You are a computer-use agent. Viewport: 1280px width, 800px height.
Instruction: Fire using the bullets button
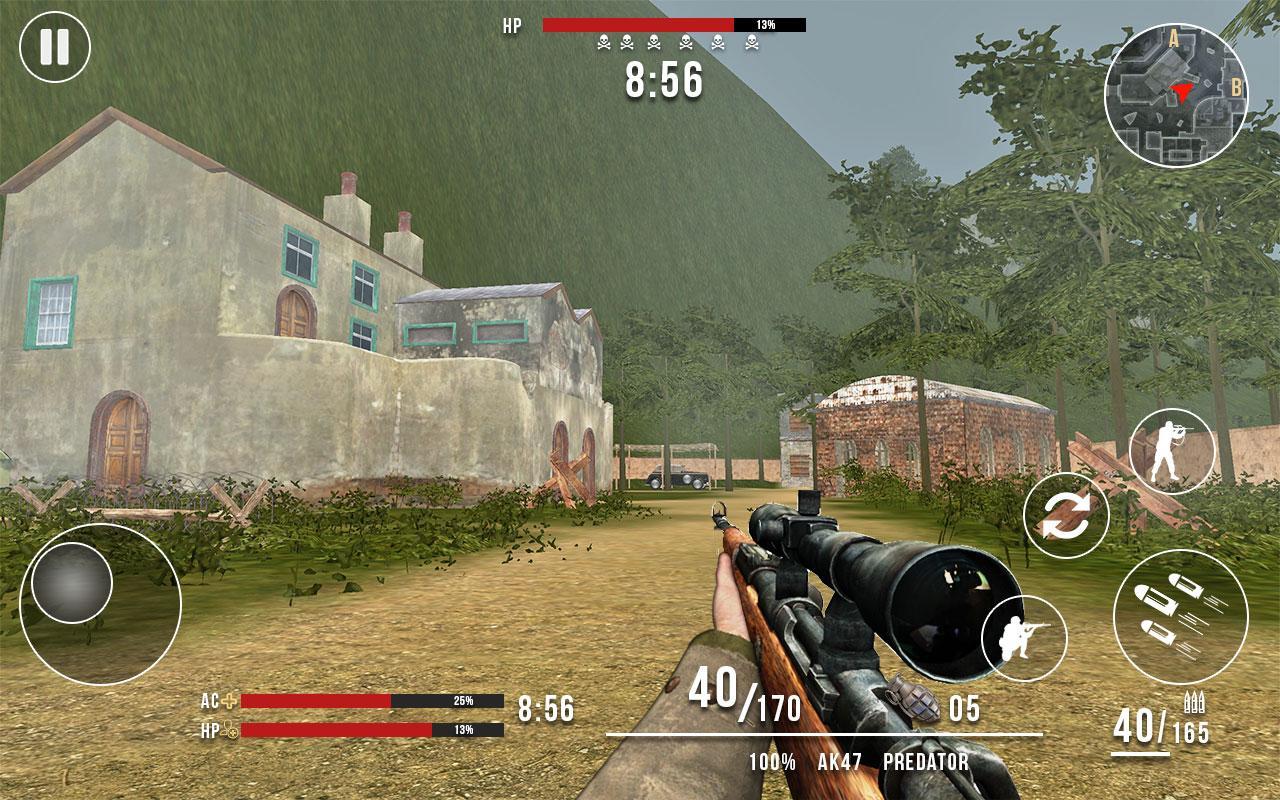1180,616
